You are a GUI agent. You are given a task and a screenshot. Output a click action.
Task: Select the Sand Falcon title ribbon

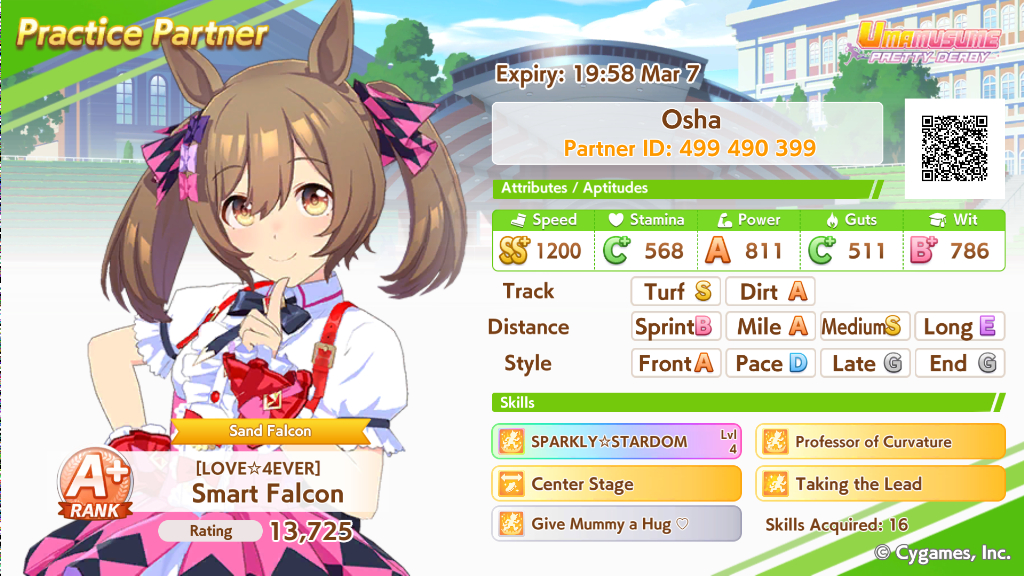[x=271, y=431]
